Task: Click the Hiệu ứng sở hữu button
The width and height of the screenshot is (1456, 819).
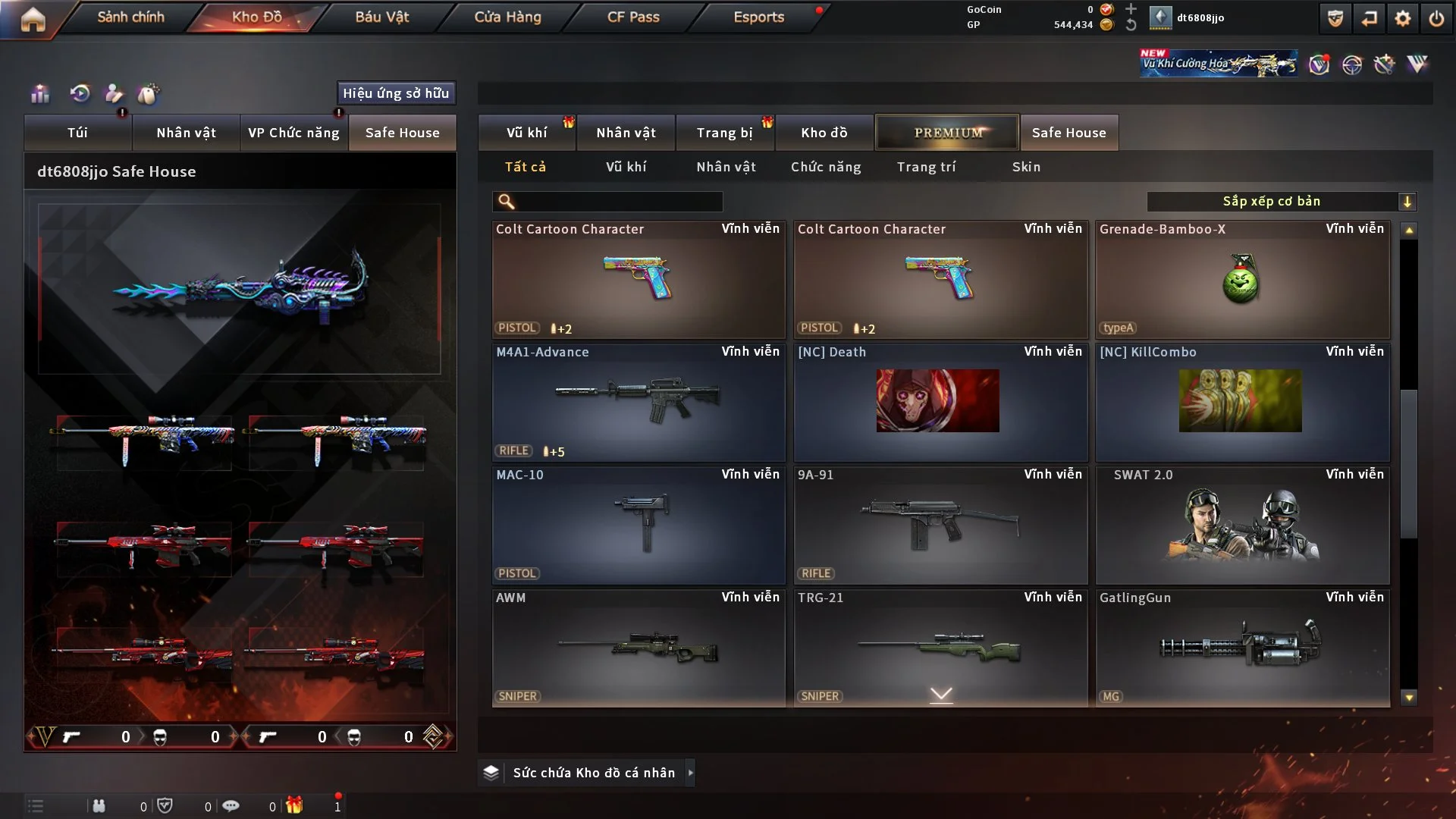Action: 396,93
